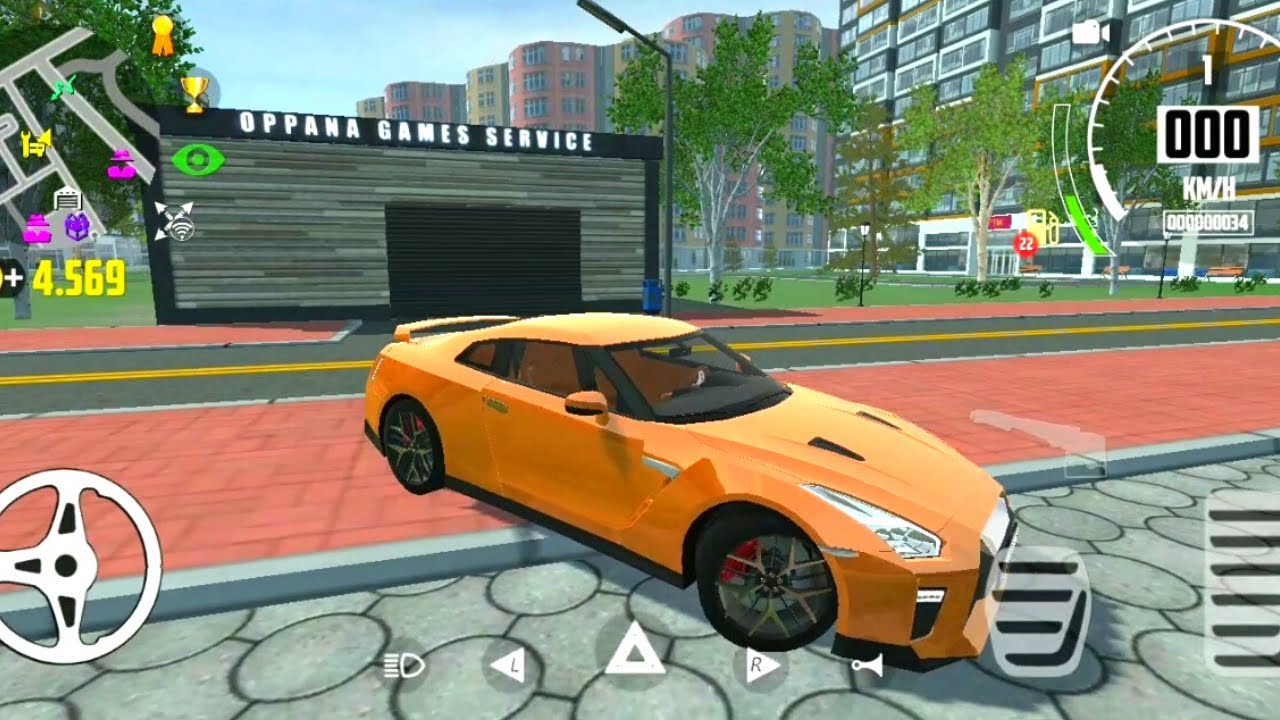Tap the translucent gear shifter button

[1038, 439]
